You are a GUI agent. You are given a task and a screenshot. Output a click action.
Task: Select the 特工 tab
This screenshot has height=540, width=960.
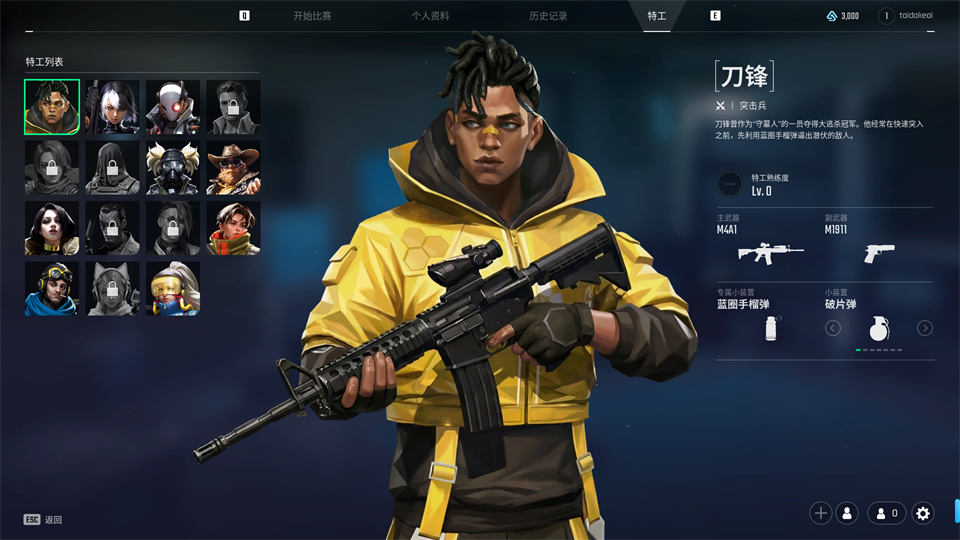click(x=657, y=16)
